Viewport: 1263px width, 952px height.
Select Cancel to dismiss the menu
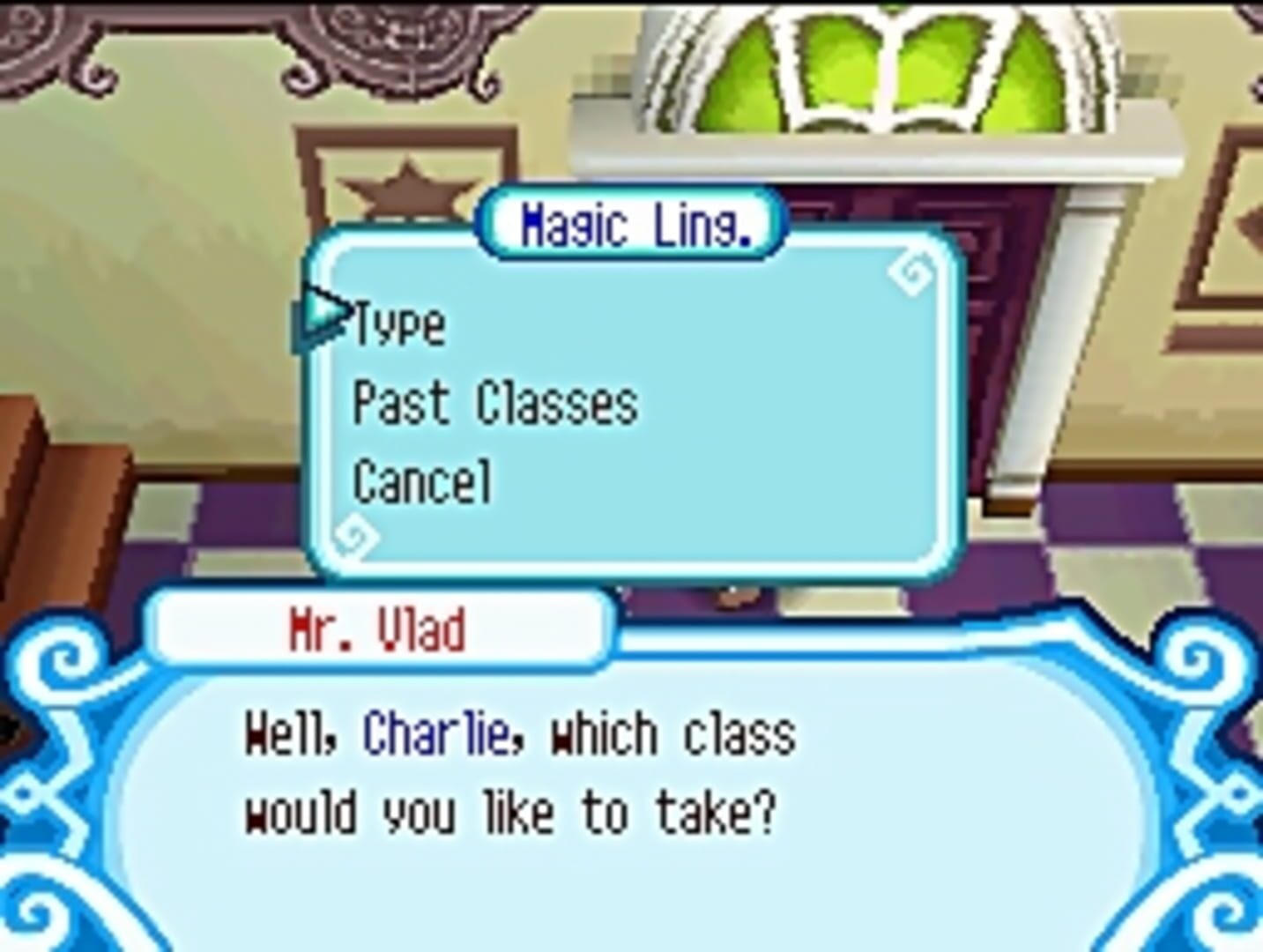click(423, 479)
